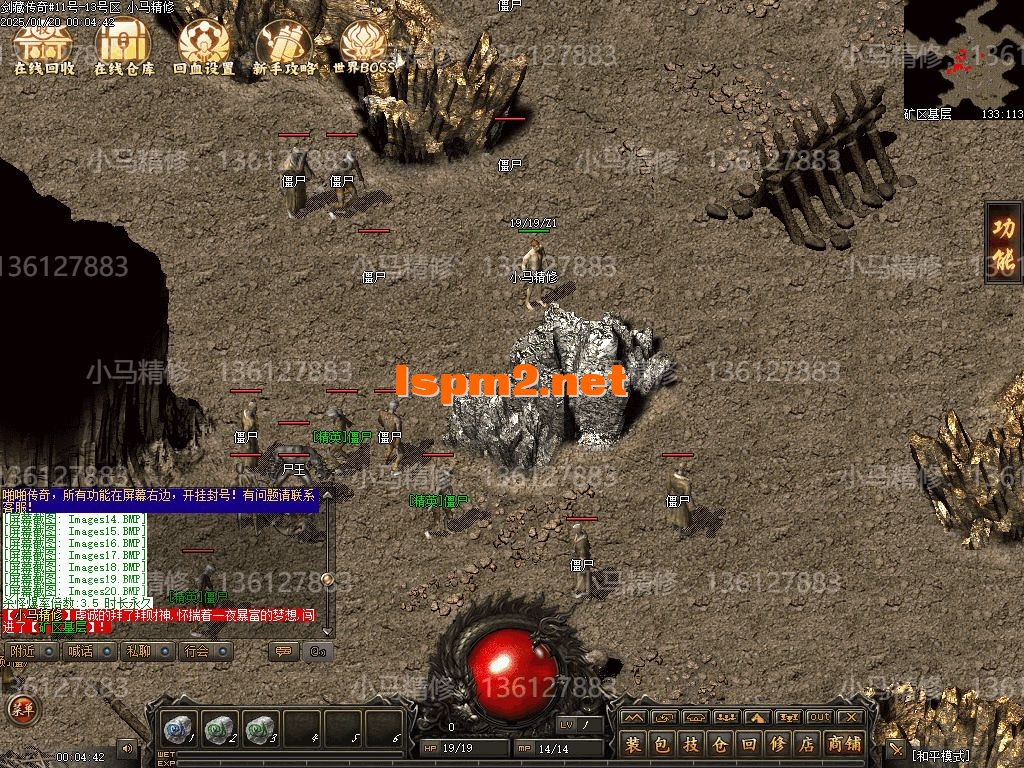The image size is (1024, 768).
Task: Click the 'out' logout button
Action: pos(820,717)
